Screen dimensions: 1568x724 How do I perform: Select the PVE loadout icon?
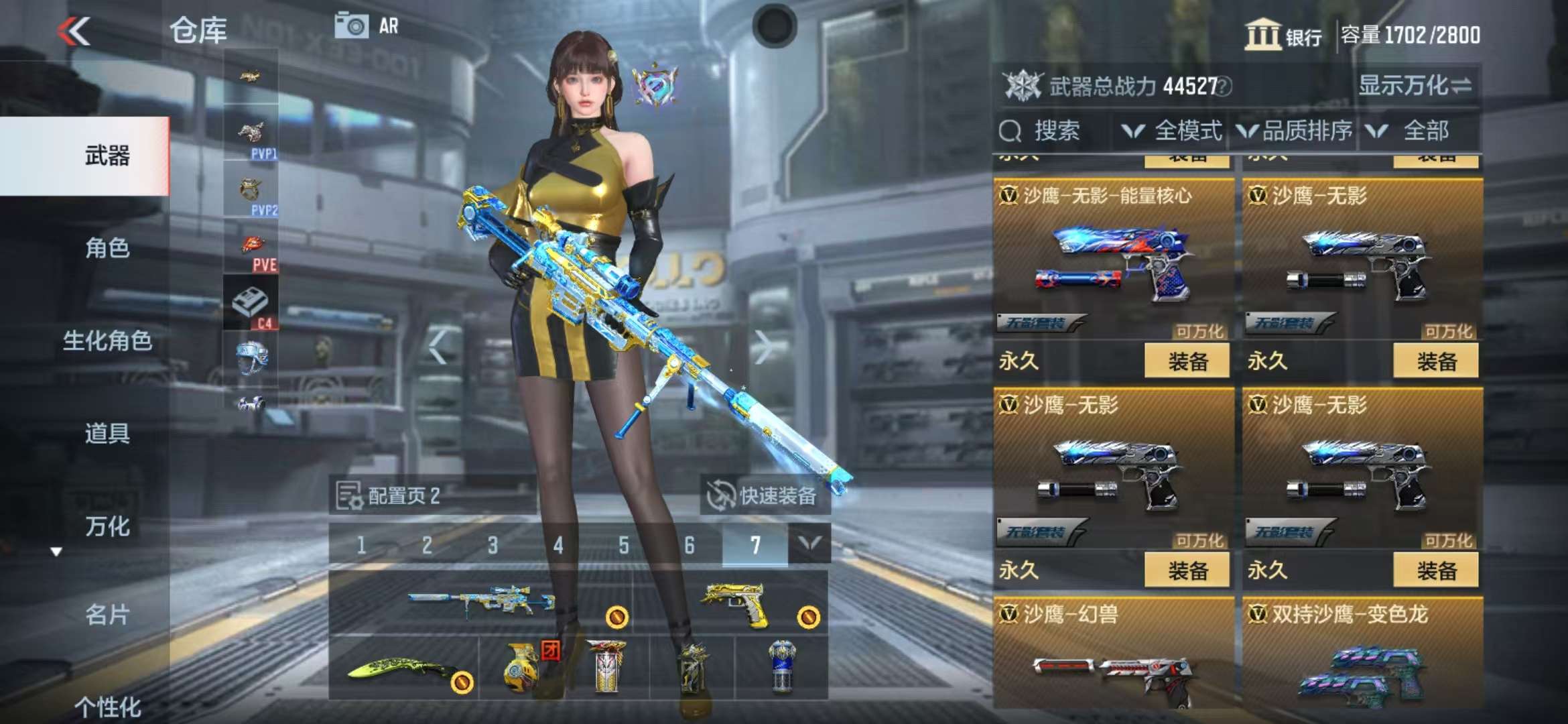tap(251, 250)
